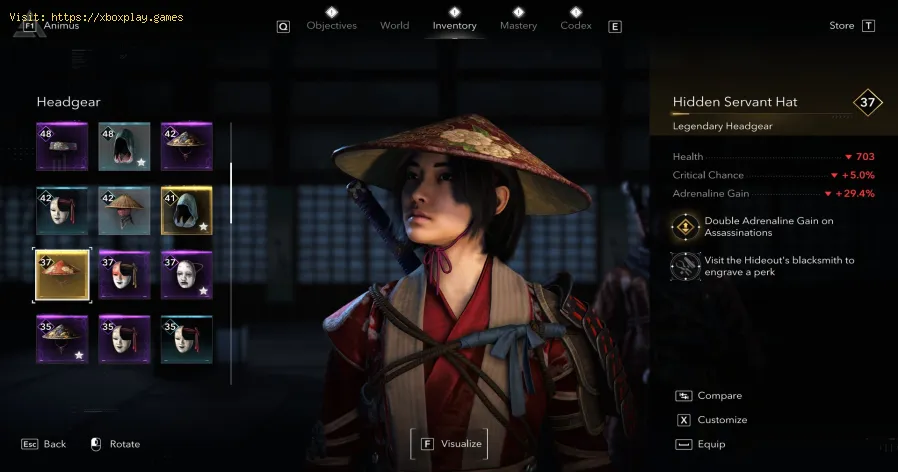Switch to the World tab

click(394, 25)
